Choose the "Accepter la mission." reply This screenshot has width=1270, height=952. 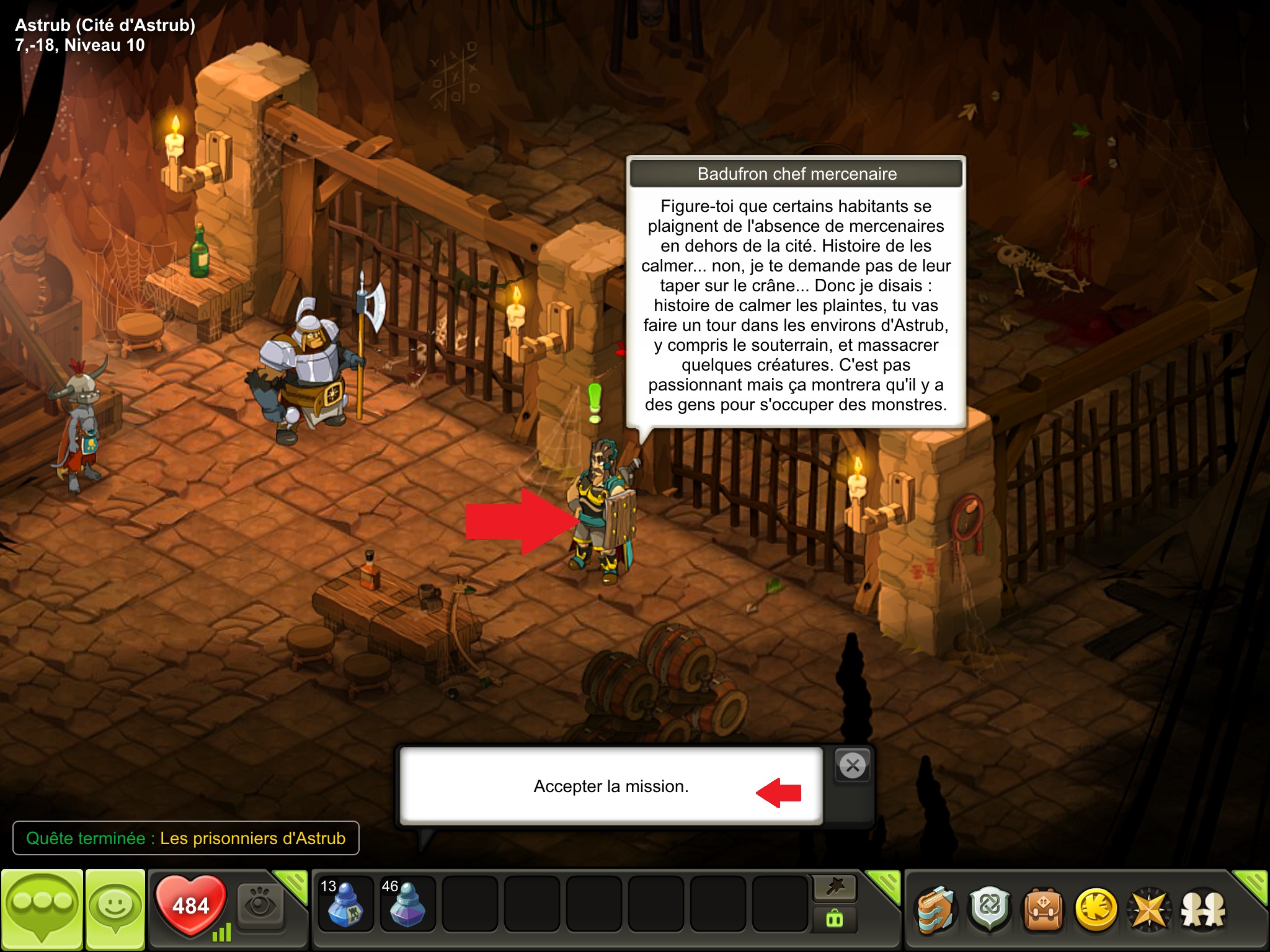coord(611,786)
